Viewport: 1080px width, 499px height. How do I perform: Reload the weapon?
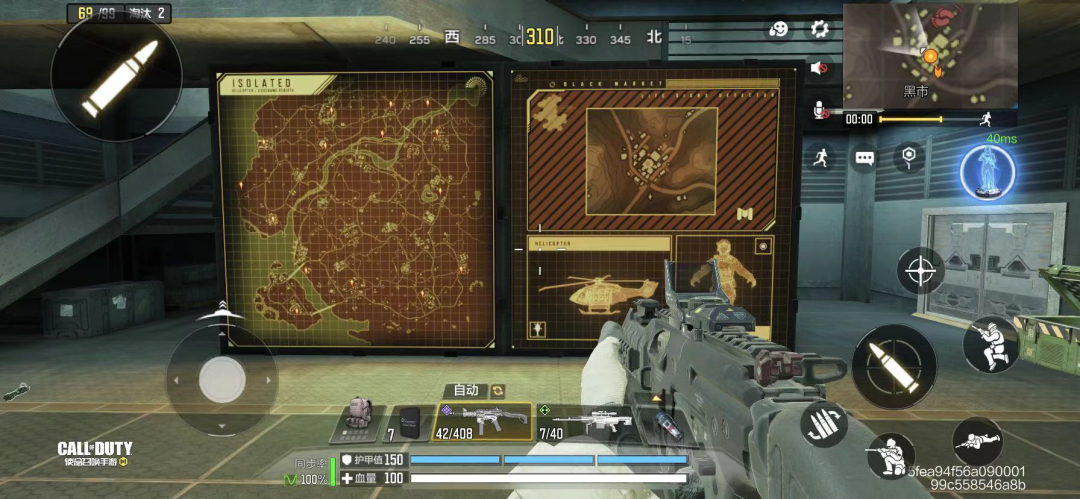pyautogui.click(x=824, y=424)
